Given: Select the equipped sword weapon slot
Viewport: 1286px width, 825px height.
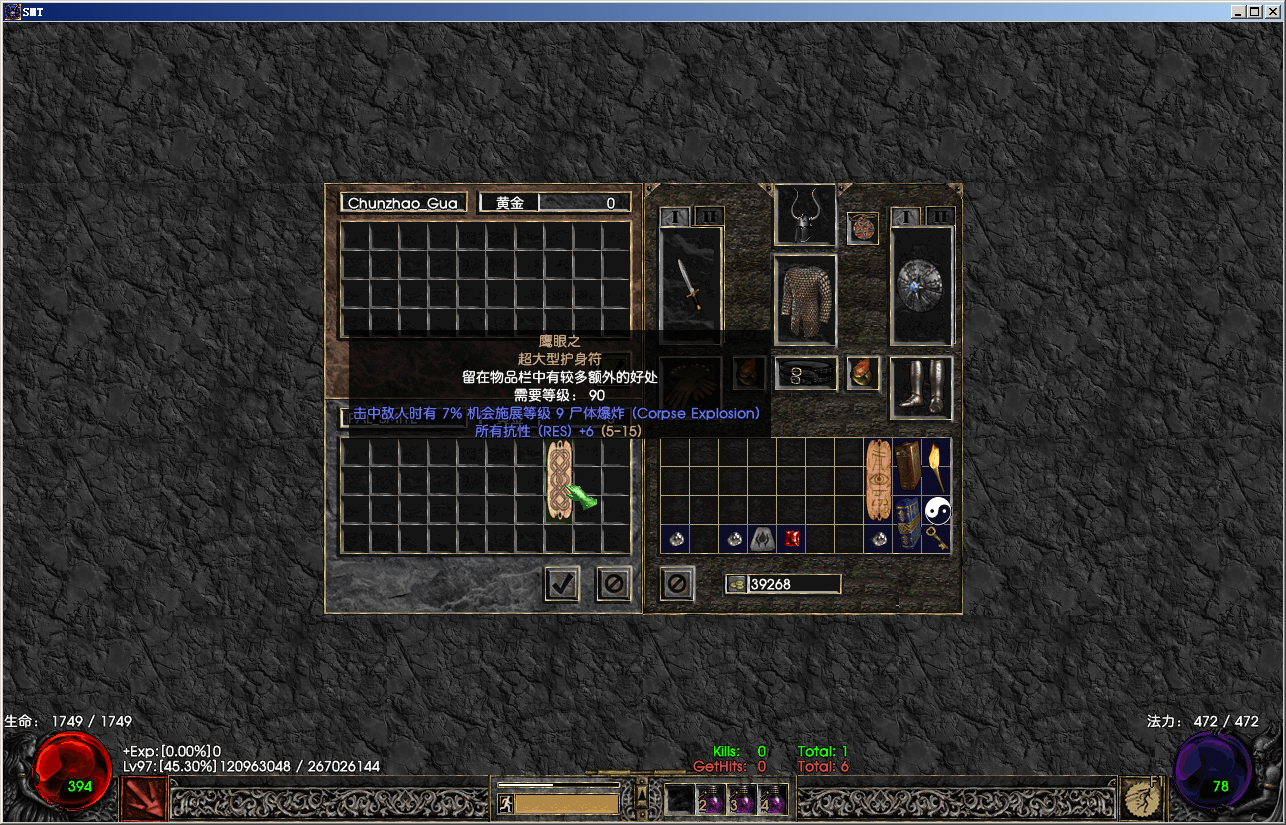Looking at the screenshot, I should [x=690, y=286].
